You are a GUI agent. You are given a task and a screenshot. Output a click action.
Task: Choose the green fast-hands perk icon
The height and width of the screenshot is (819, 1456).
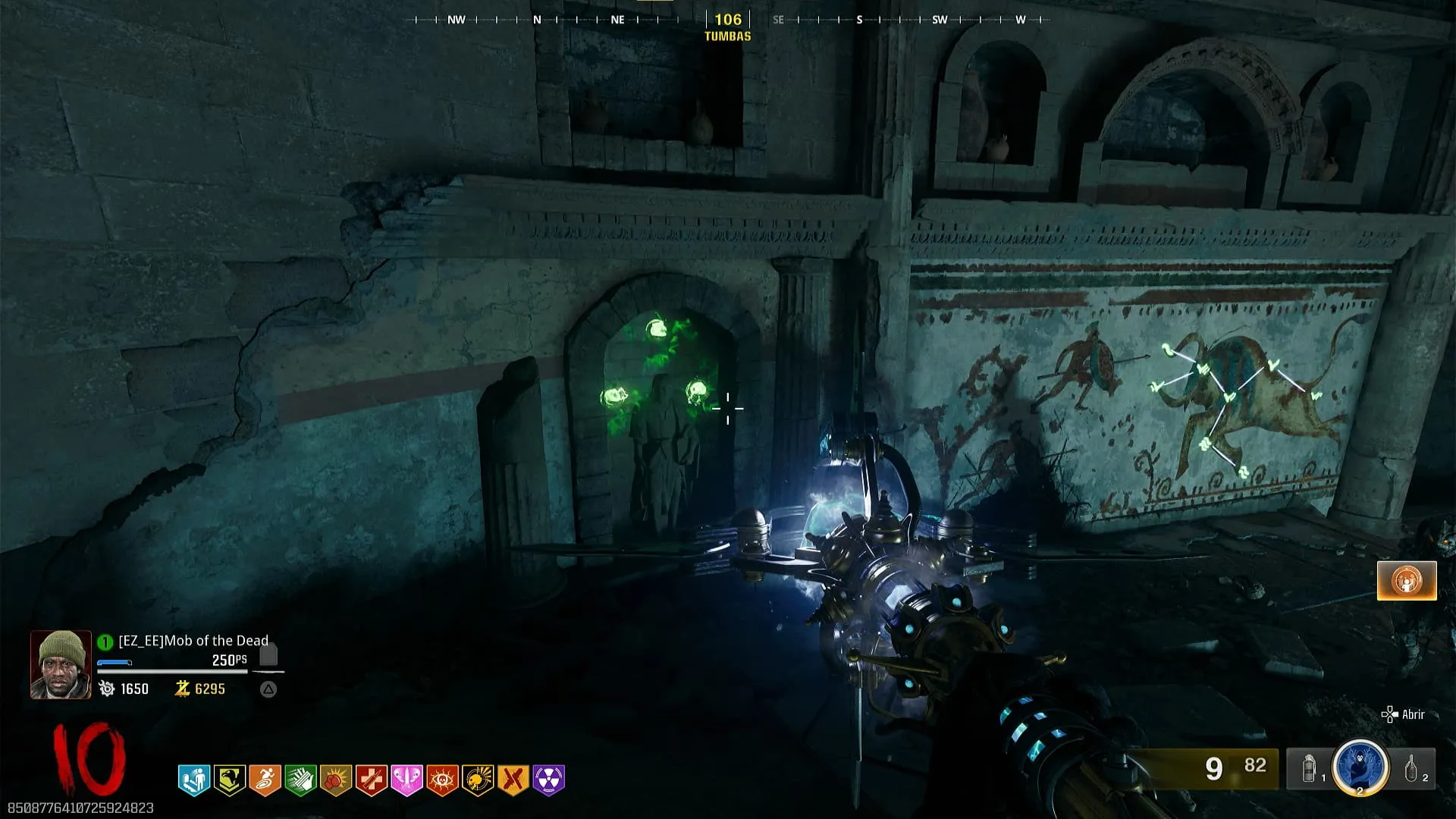point(300,780)
